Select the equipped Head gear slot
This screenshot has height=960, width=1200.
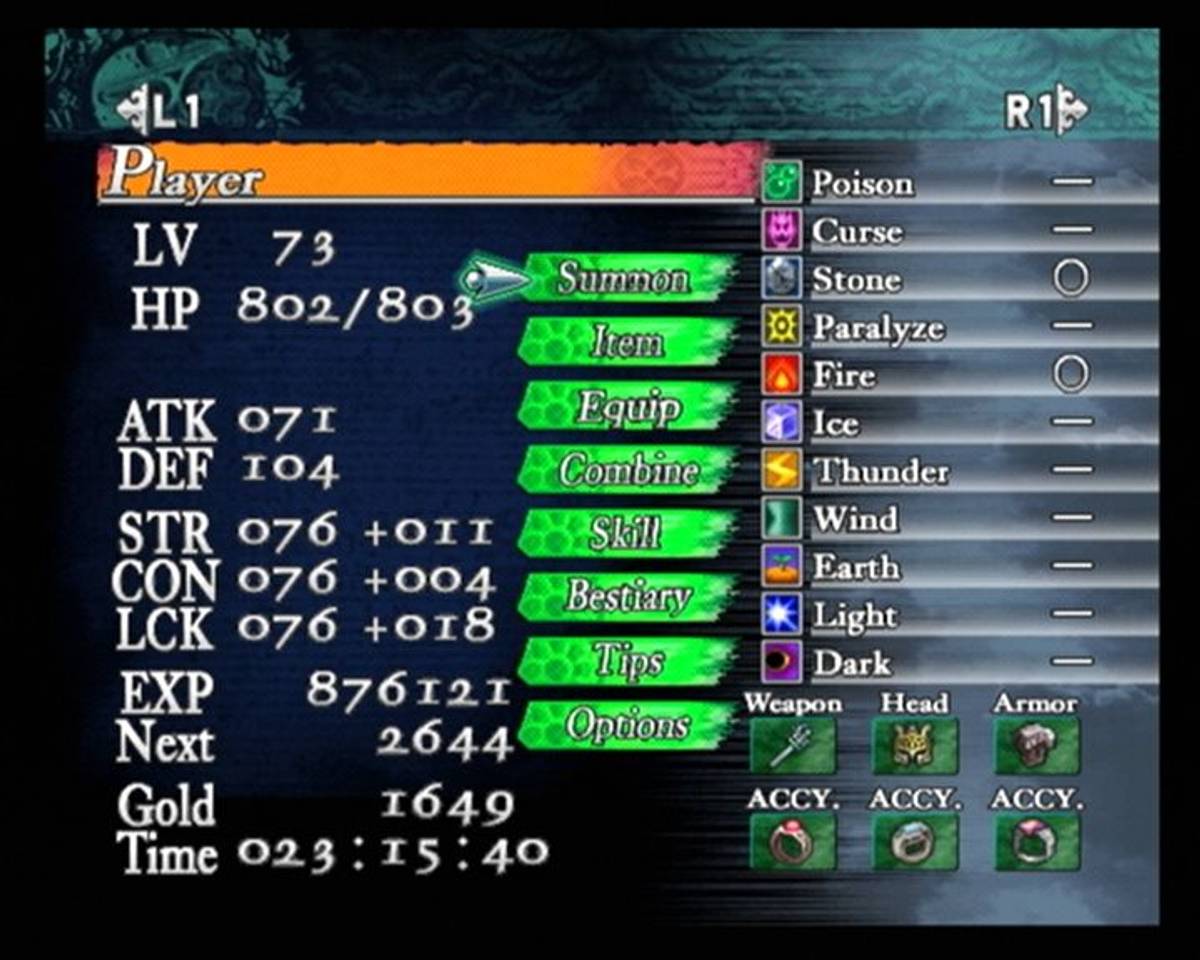(914, 746)
